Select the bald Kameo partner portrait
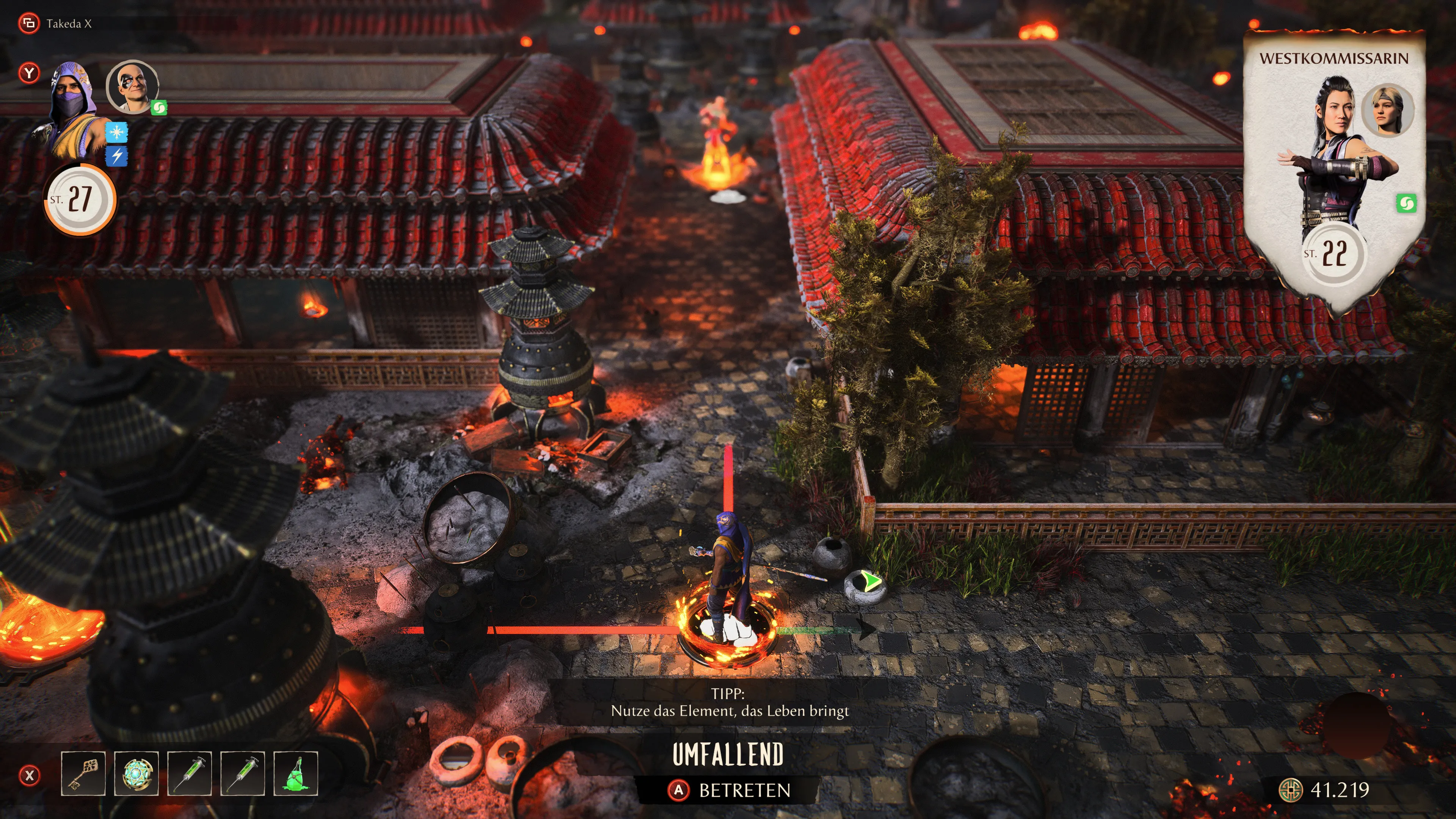This screenshot has width=1456, height=819. pos(132,86)
